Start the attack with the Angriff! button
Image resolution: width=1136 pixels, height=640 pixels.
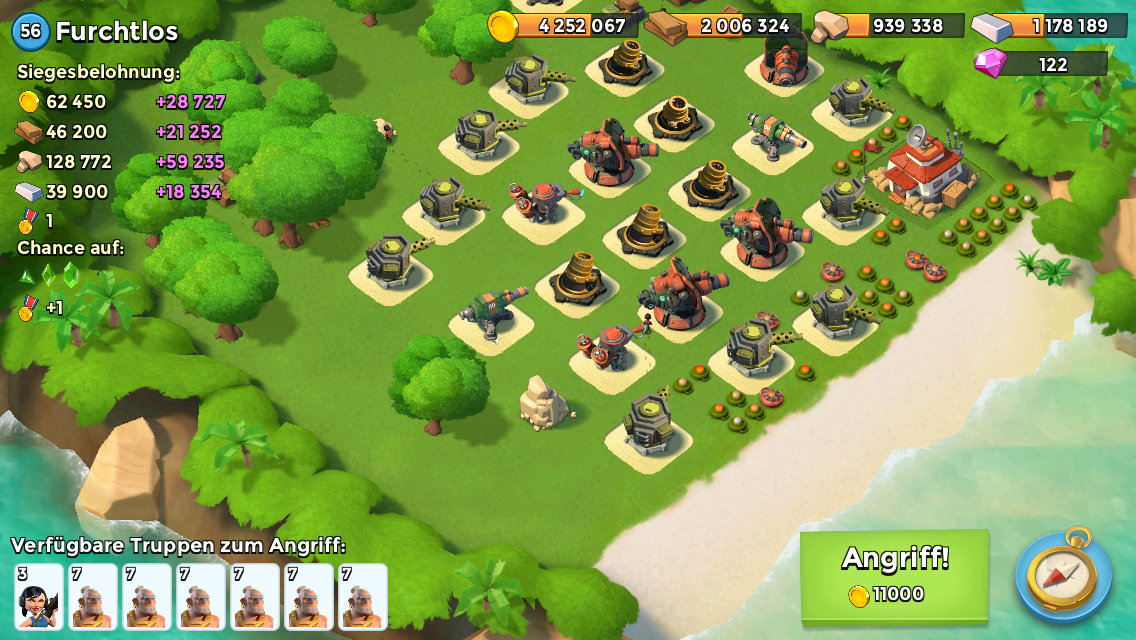(x=894, y=575)
